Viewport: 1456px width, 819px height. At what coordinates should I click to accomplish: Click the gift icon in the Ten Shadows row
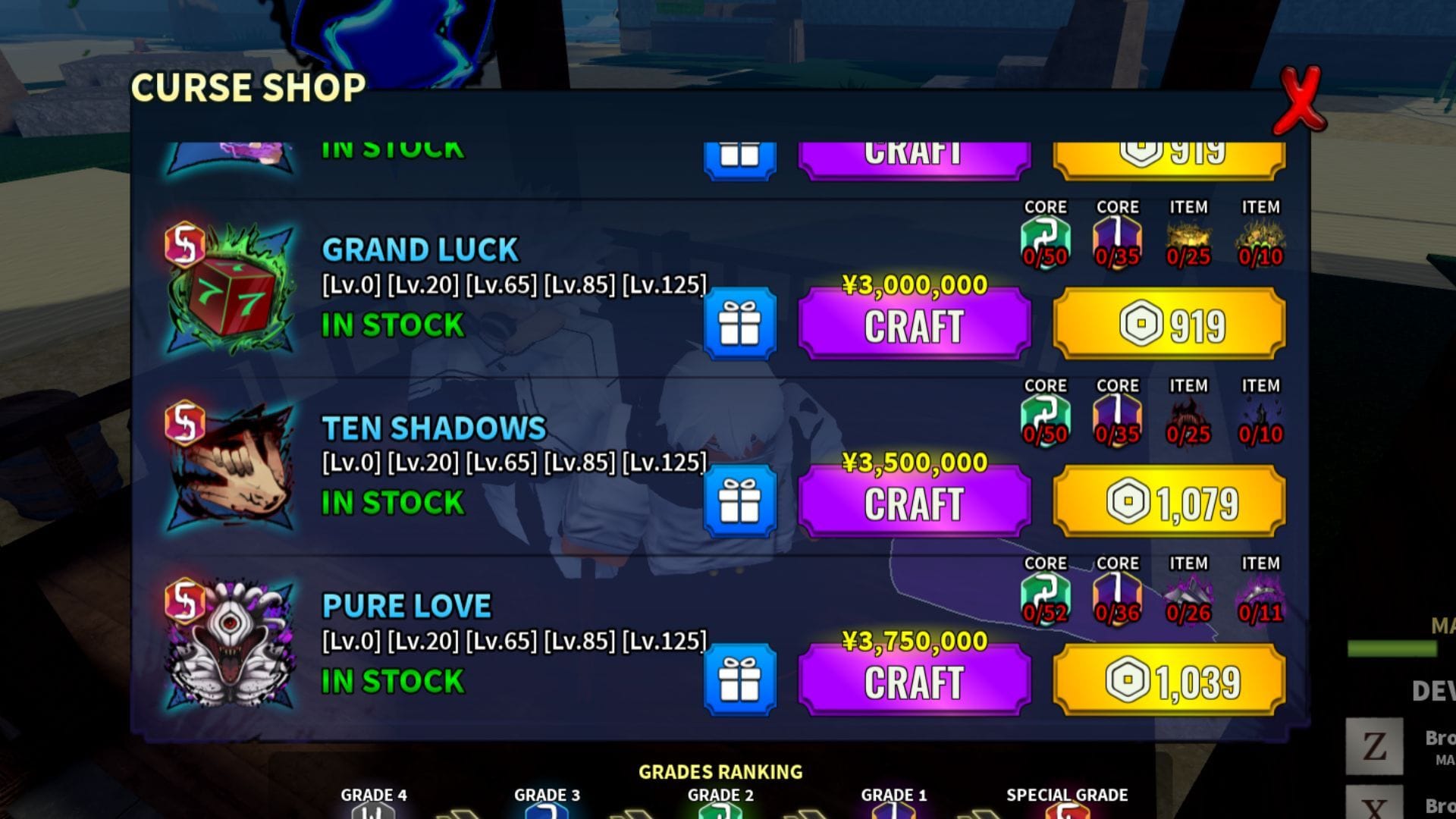coord(739,500)
